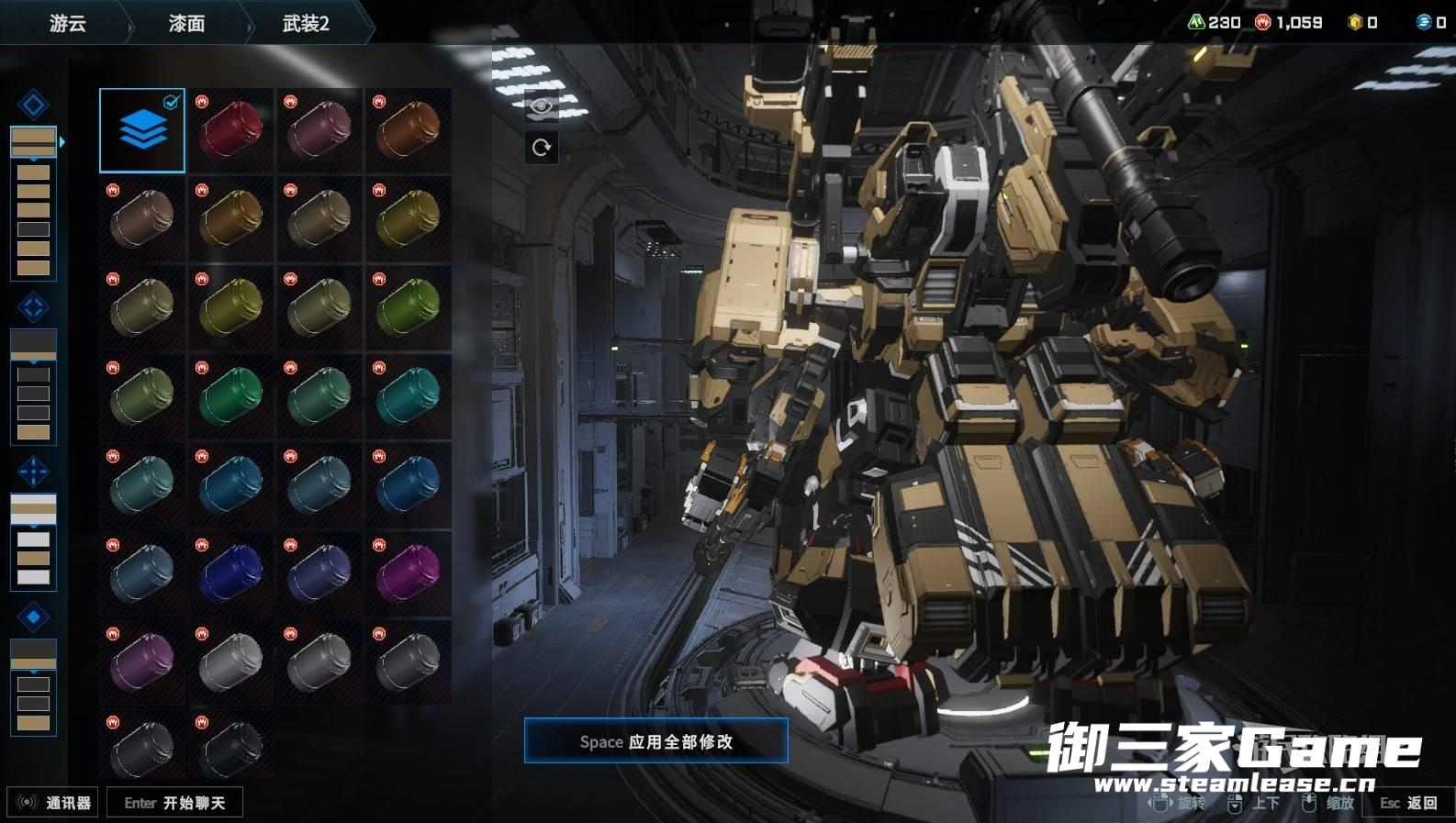Select the blue layers preset tile
The height and width of the screenshot is (823, 1456).
point(142,130)
